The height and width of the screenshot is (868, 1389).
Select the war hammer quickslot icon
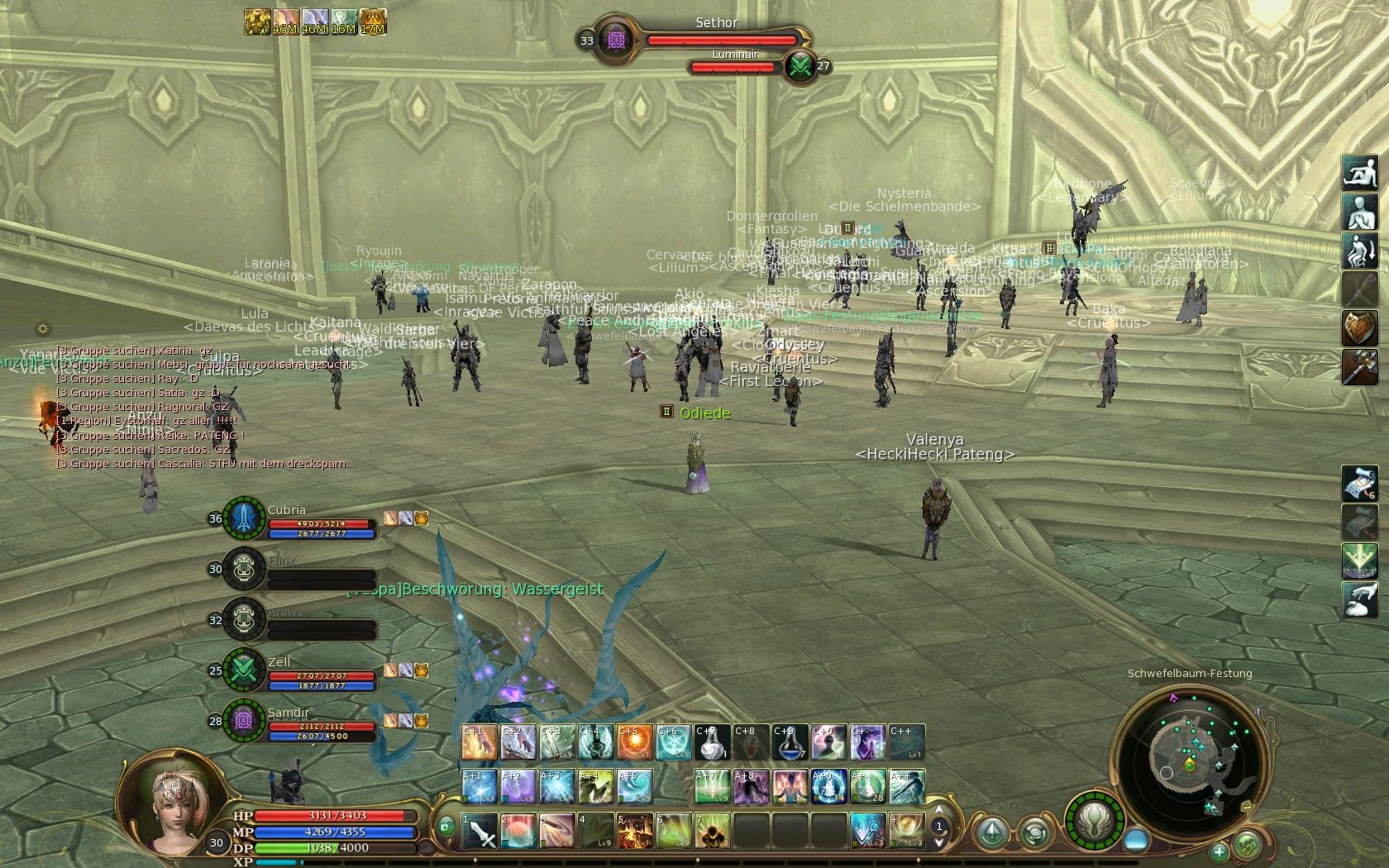tap(1359, 367)
